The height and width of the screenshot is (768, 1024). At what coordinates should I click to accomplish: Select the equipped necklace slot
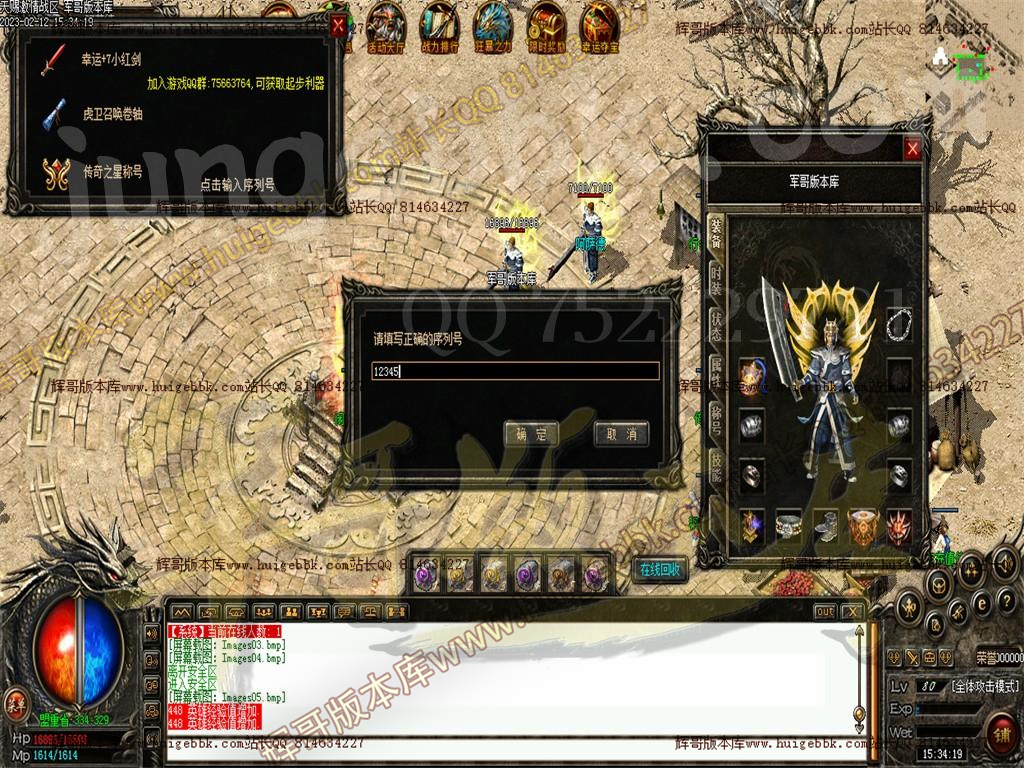click(899, 323)
